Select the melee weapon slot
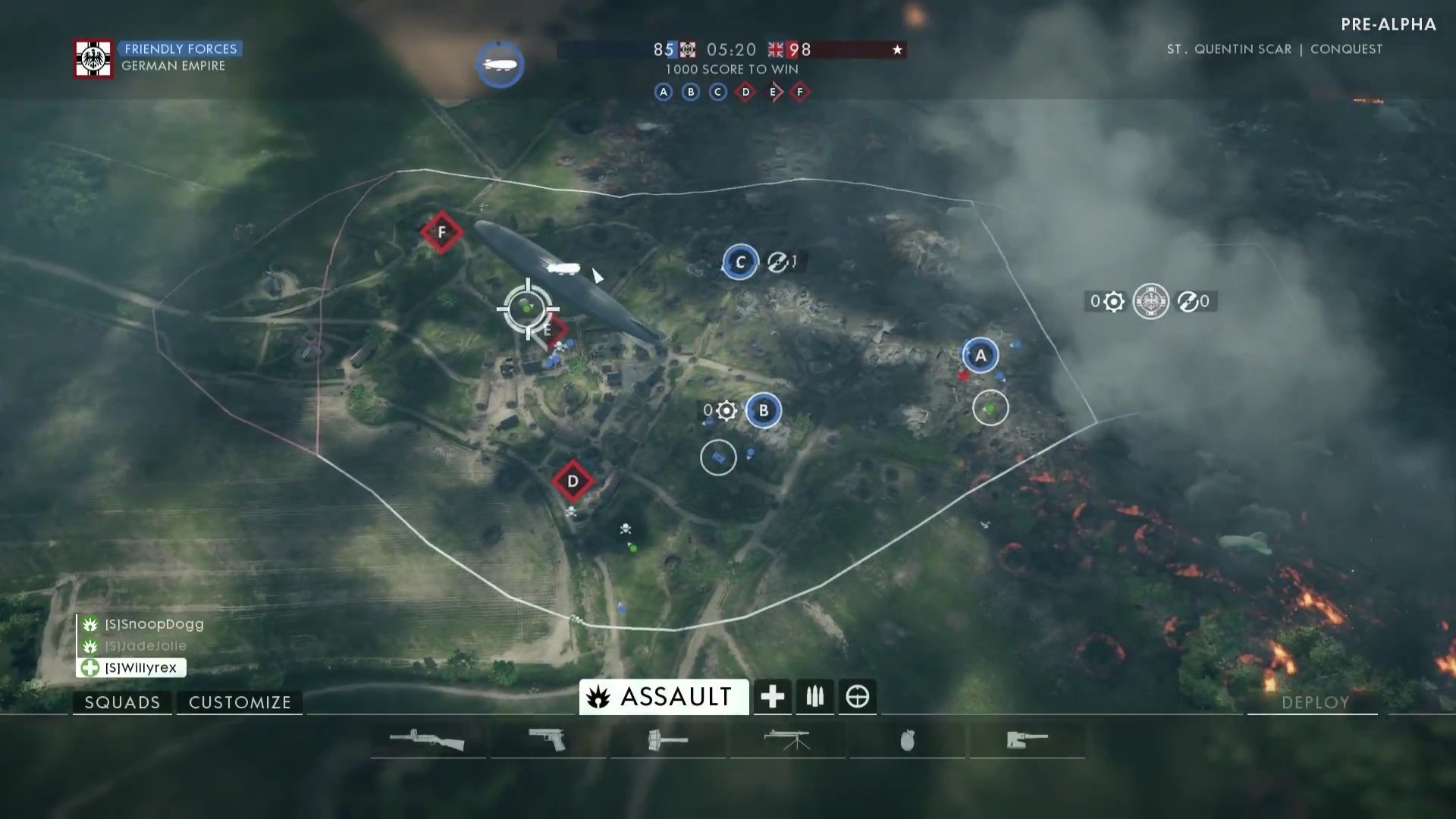This screenshot has width=1456, height=819. pos(1027,739)
